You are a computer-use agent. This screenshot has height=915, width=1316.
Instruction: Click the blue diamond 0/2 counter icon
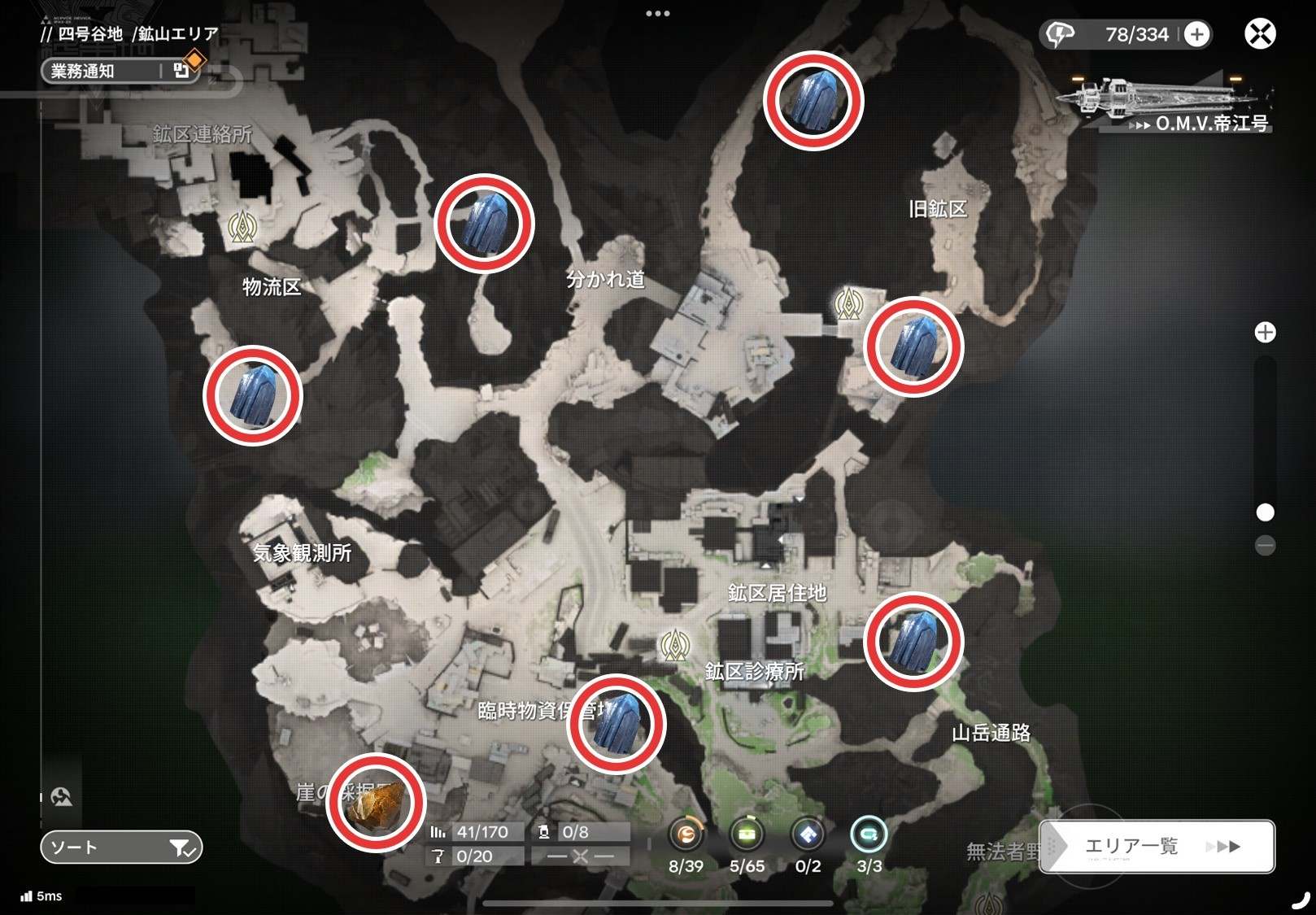[x=808, y=834]
